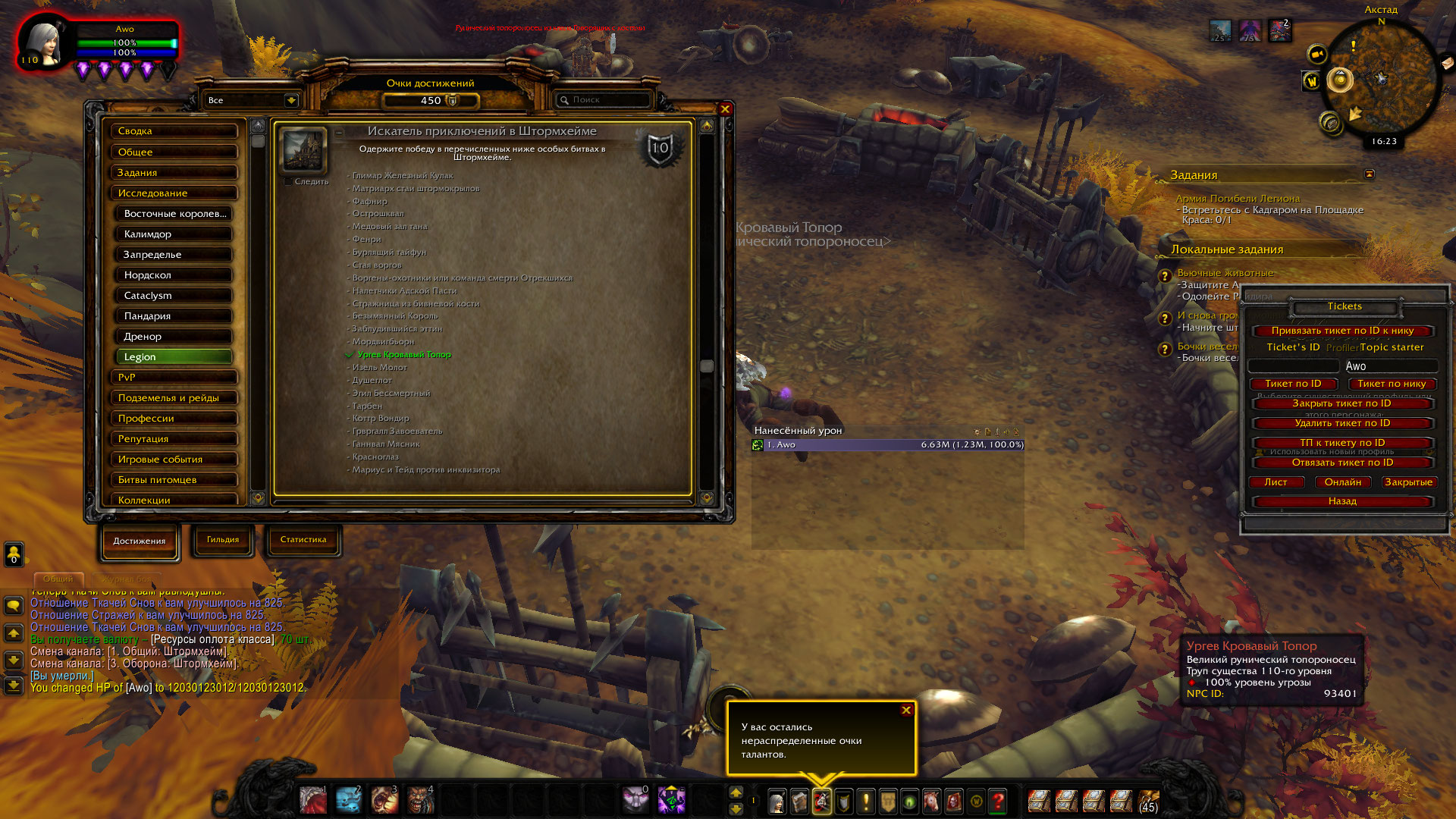The height and width of the screenshot is (819, 1456).
Task: Open the Все filter dropdown
Action: pyautogui.click(x=290, y=100)
